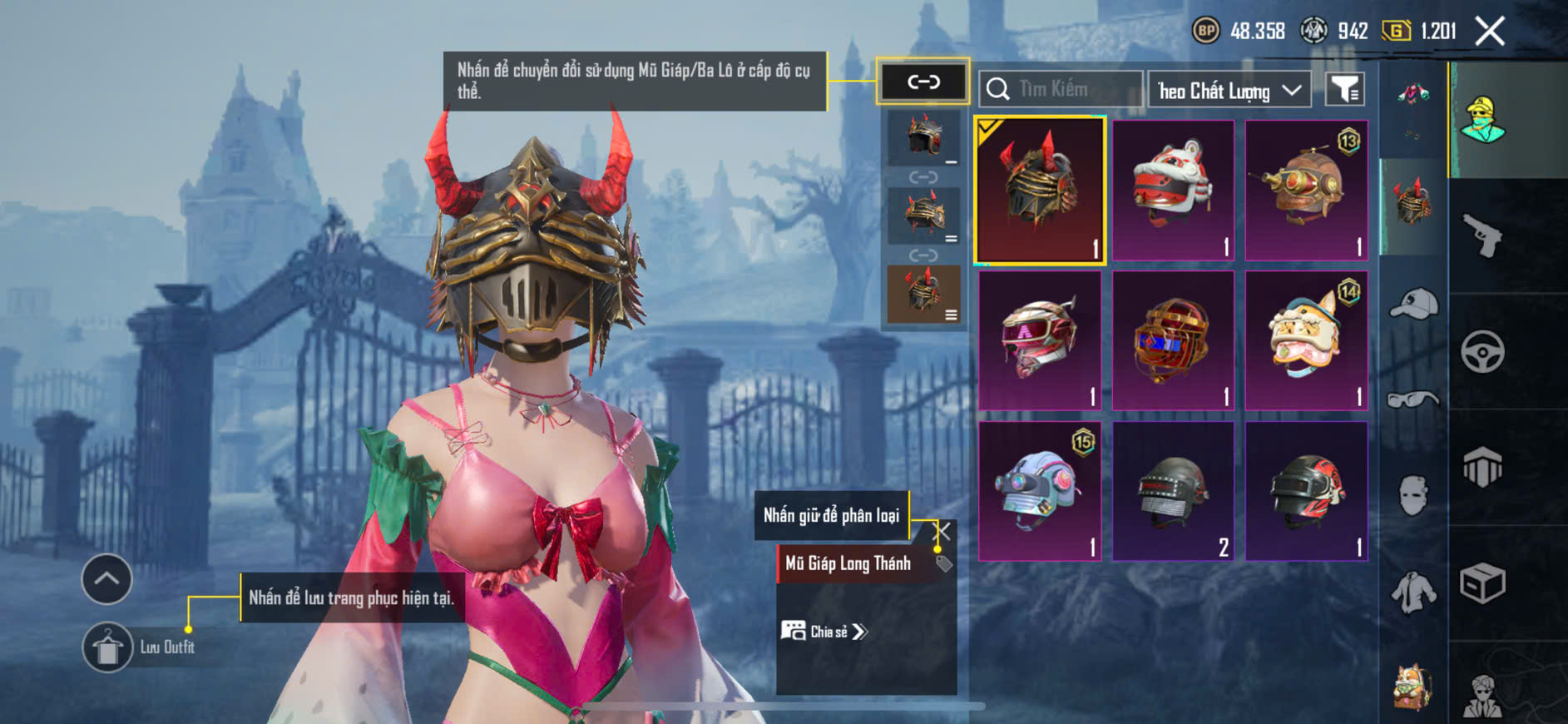1568x724 pixels.
Task: Toggle the helmet level link button
Action: [922, 82]
